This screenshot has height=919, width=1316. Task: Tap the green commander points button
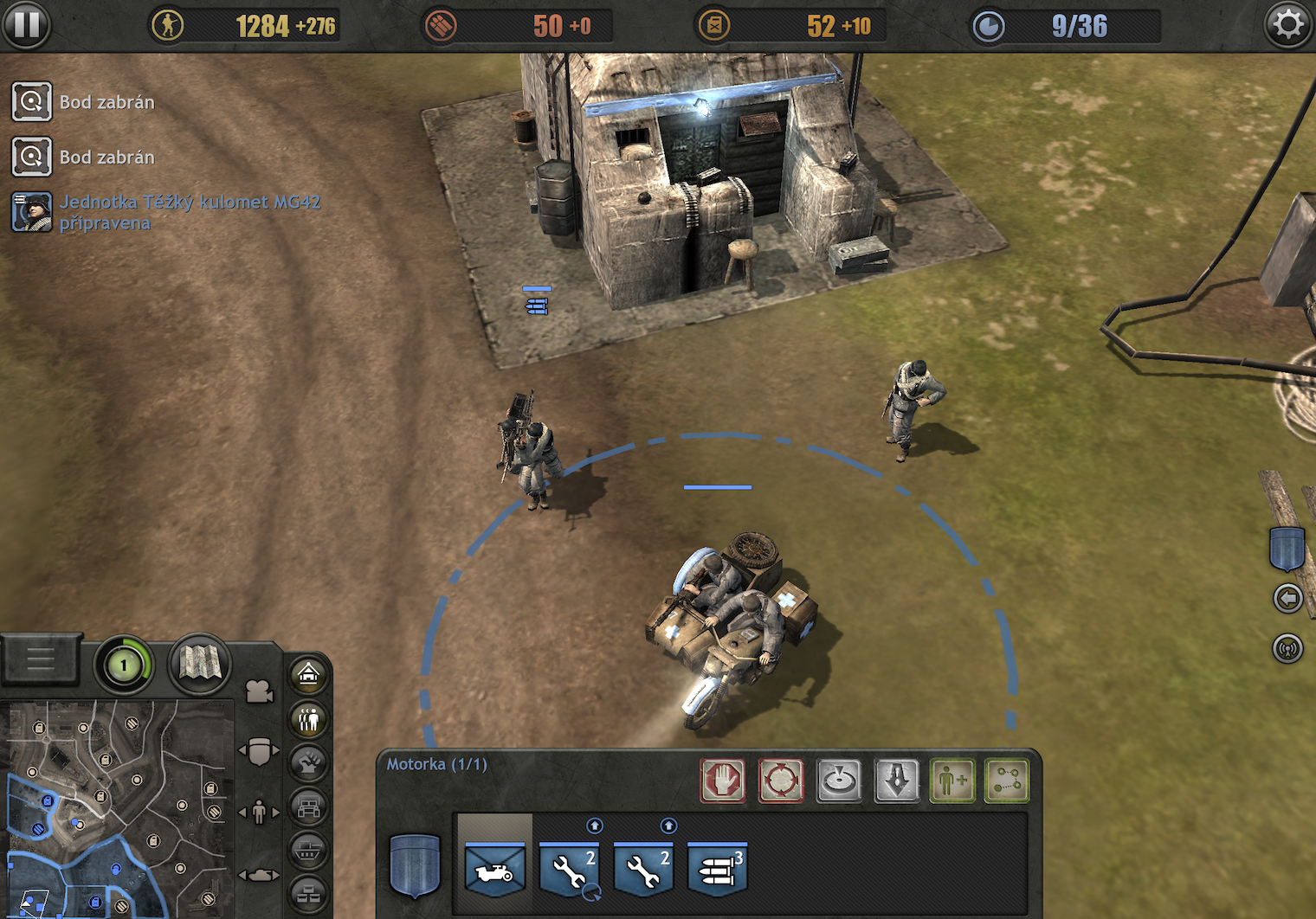124,665
